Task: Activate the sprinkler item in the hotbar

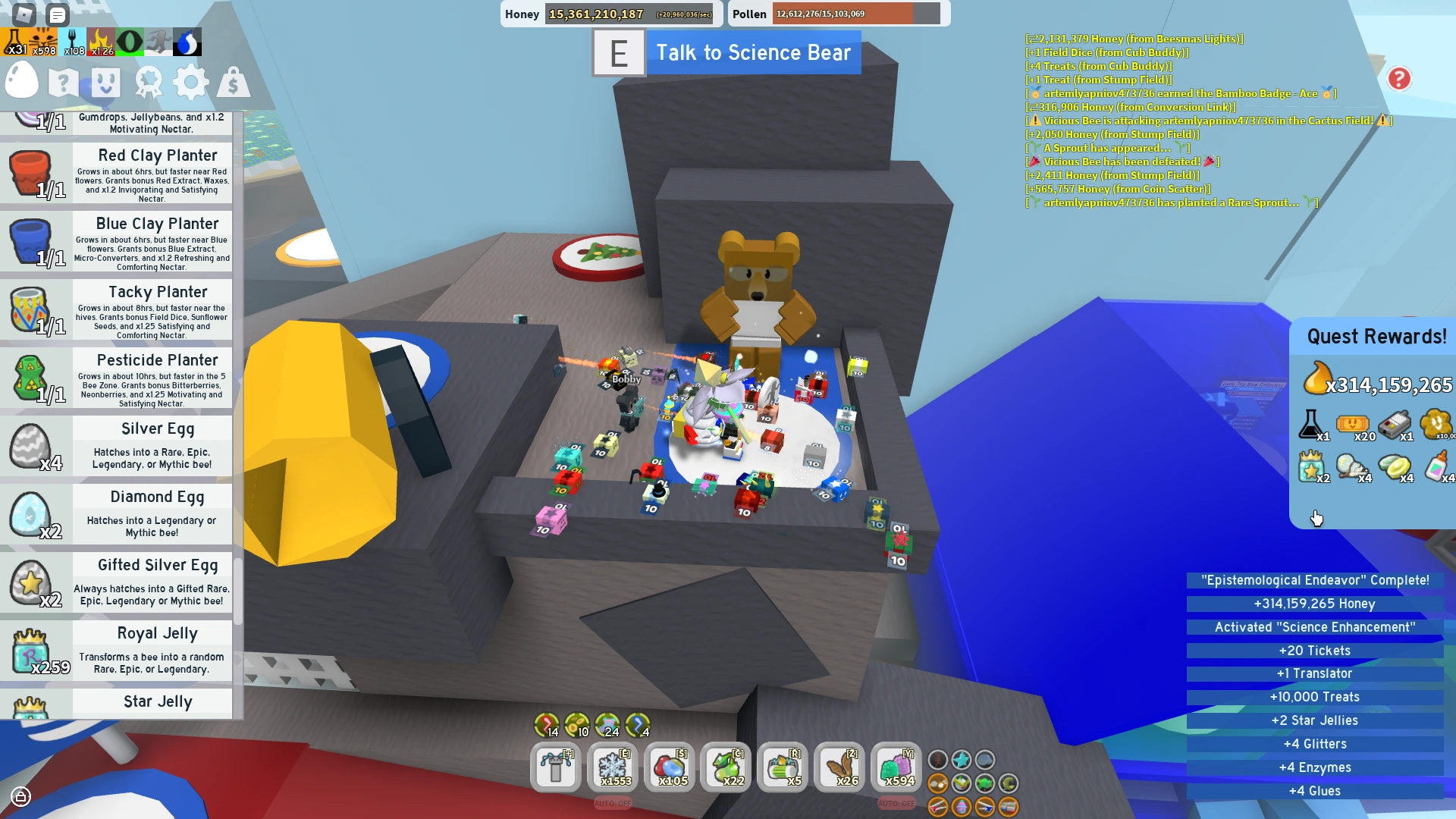Action: (556, 767)
